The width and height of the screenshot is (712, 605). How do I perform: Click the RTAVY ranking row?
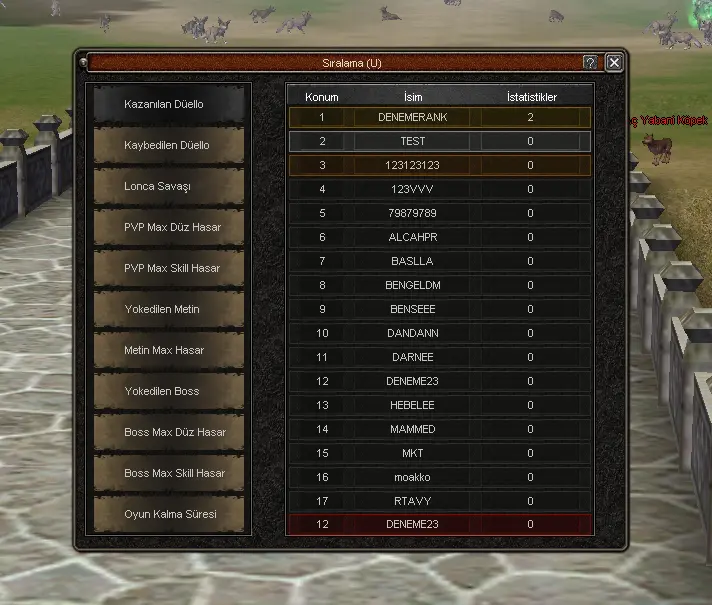[x=413, y=501]
